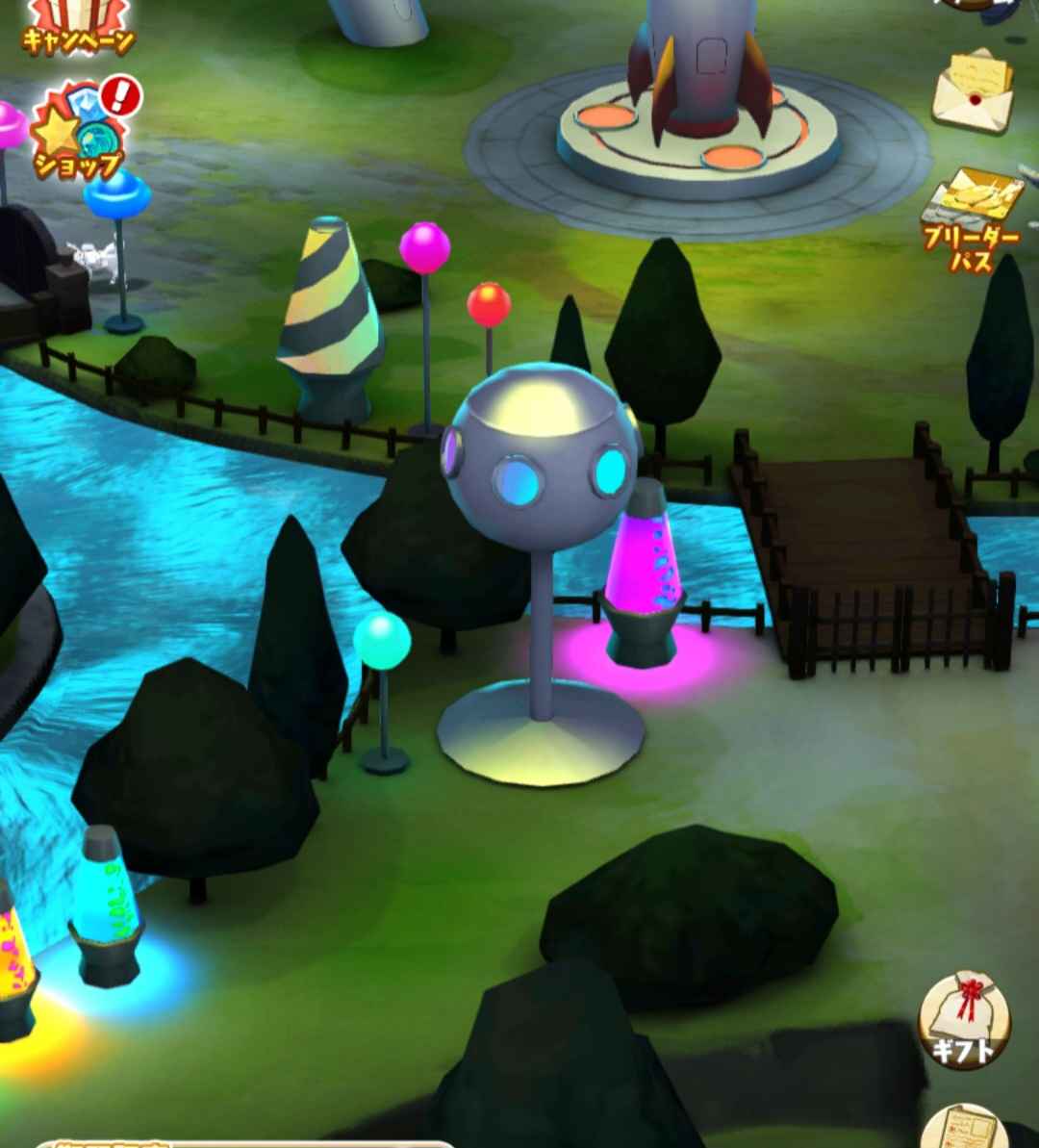Open the ブリーダーパス breeder pass
Viewport: 1039px width, 1148px height.
(x=972, y=218)
